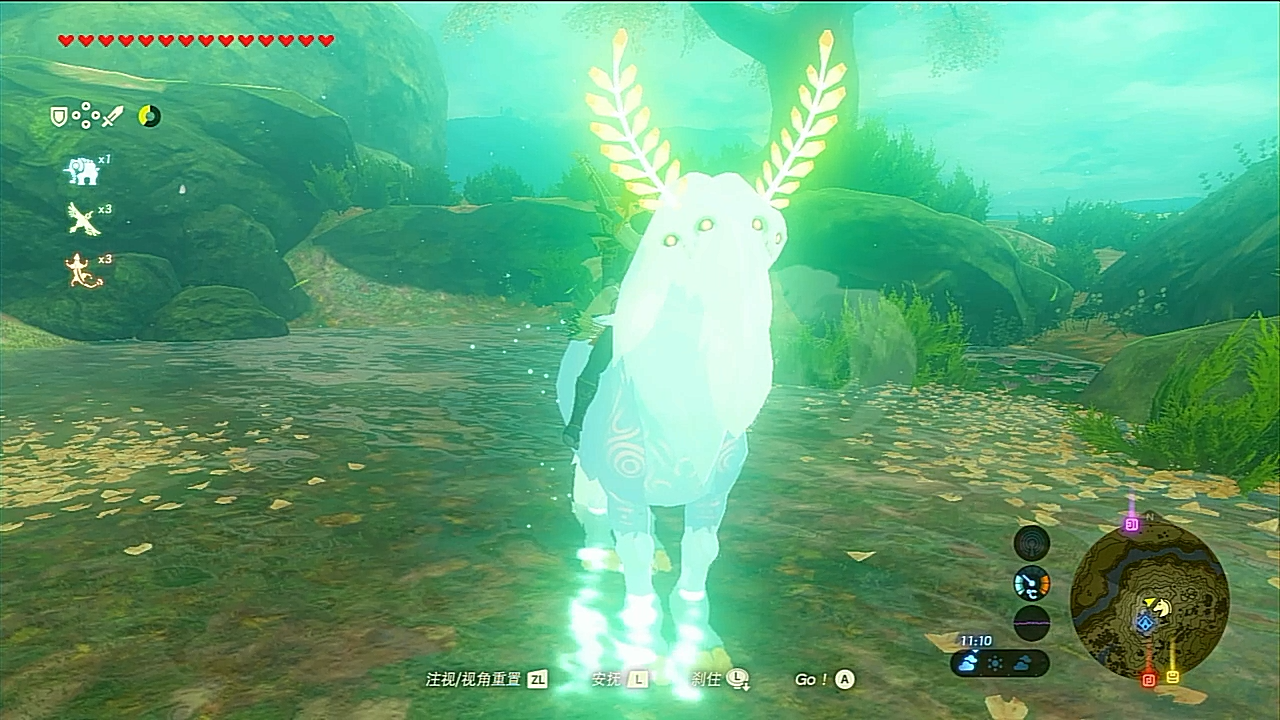Image resolution: width=1280 pixels, height=720 pixels.
Task: Open the sword weapon quick-select icon
Action: 114,117
